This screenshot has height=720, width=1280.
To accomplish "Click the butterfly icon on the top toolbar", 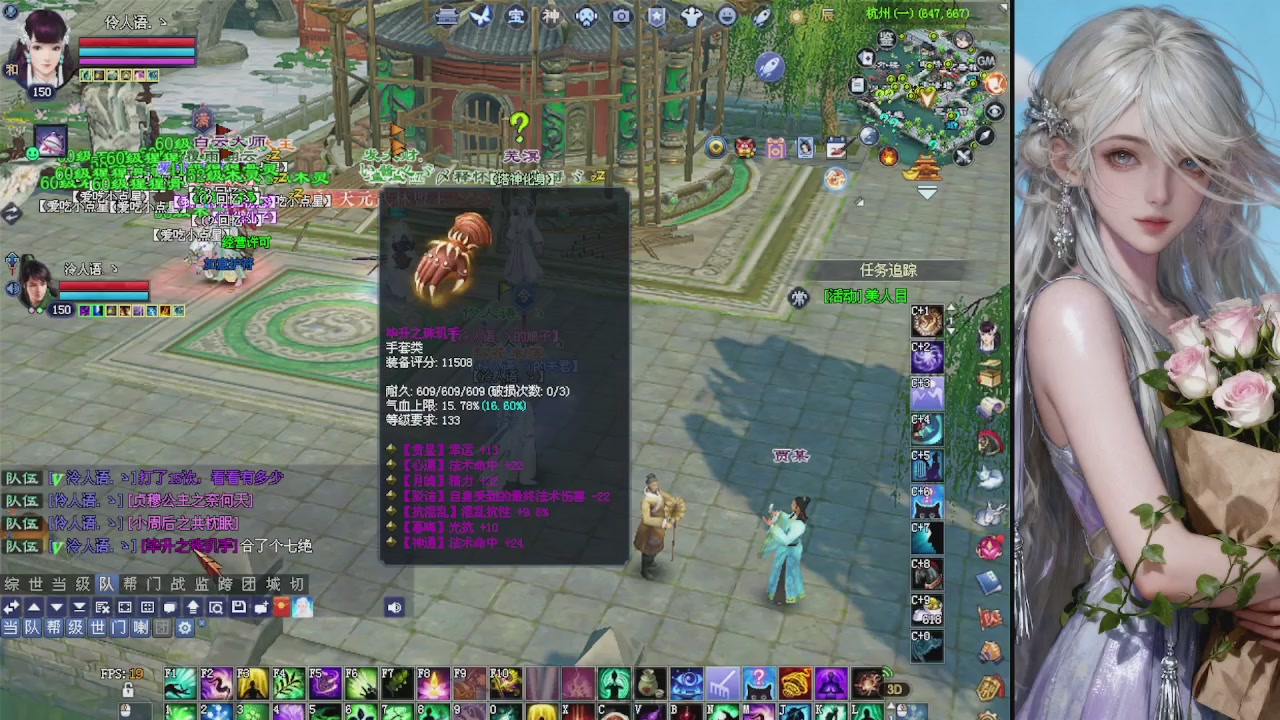I will click(482, 15).
